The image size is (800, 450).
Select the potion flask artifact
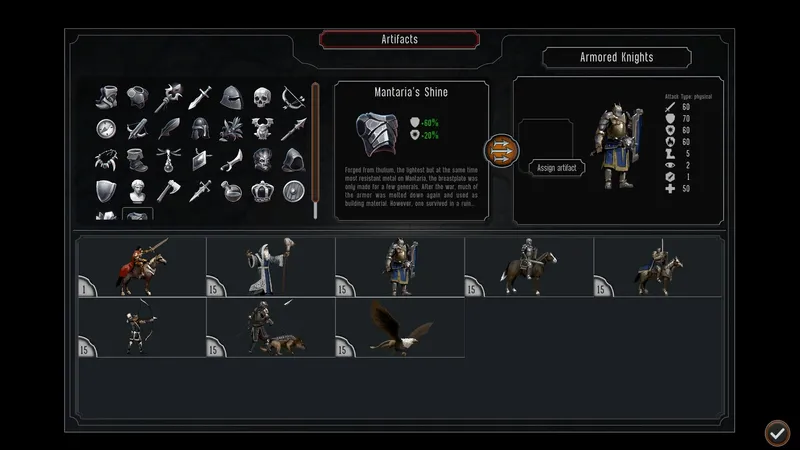[231, 190]
